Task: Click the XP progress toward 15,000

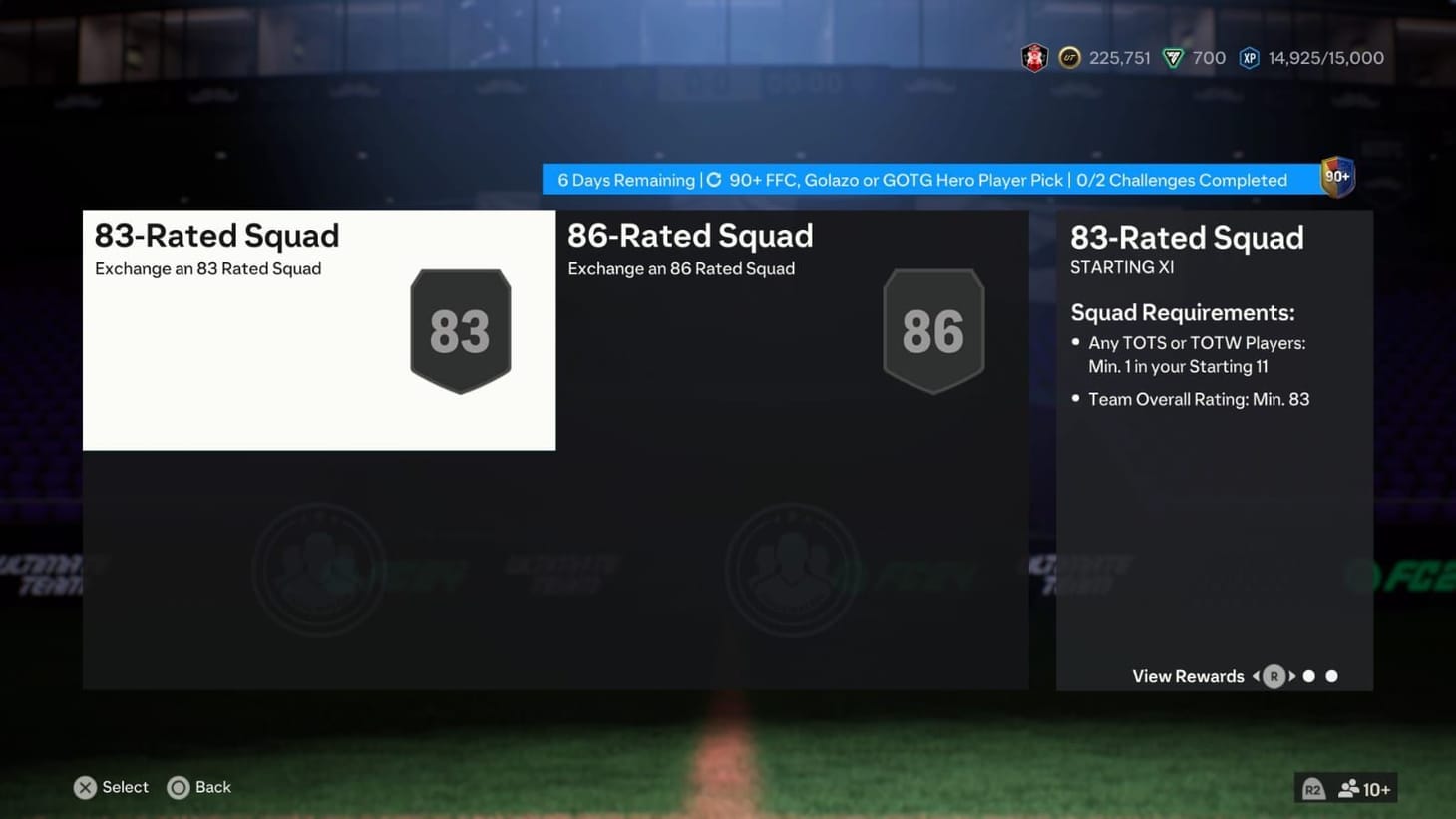Action: coord(1325,57)
